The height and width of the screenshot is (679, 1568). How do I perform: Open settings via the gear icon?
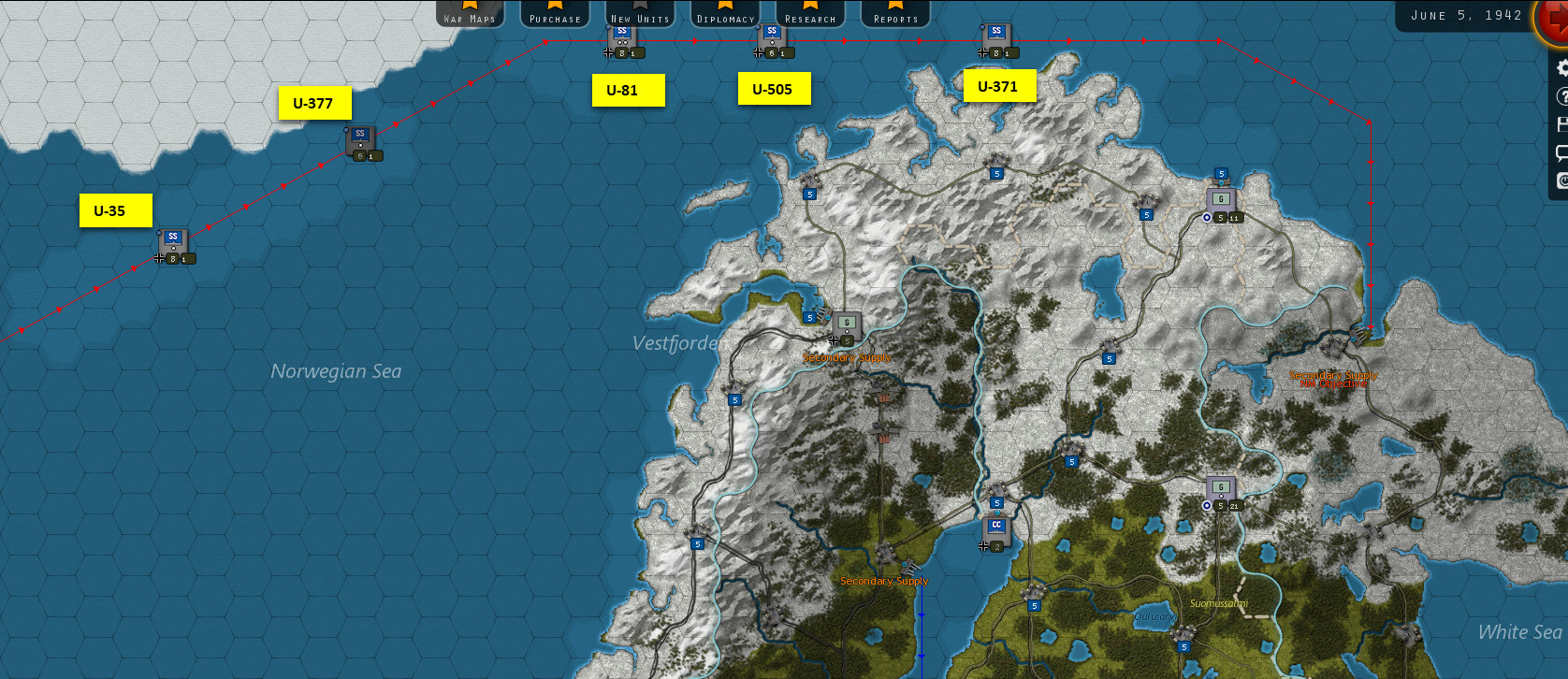tap(1561, 68)
